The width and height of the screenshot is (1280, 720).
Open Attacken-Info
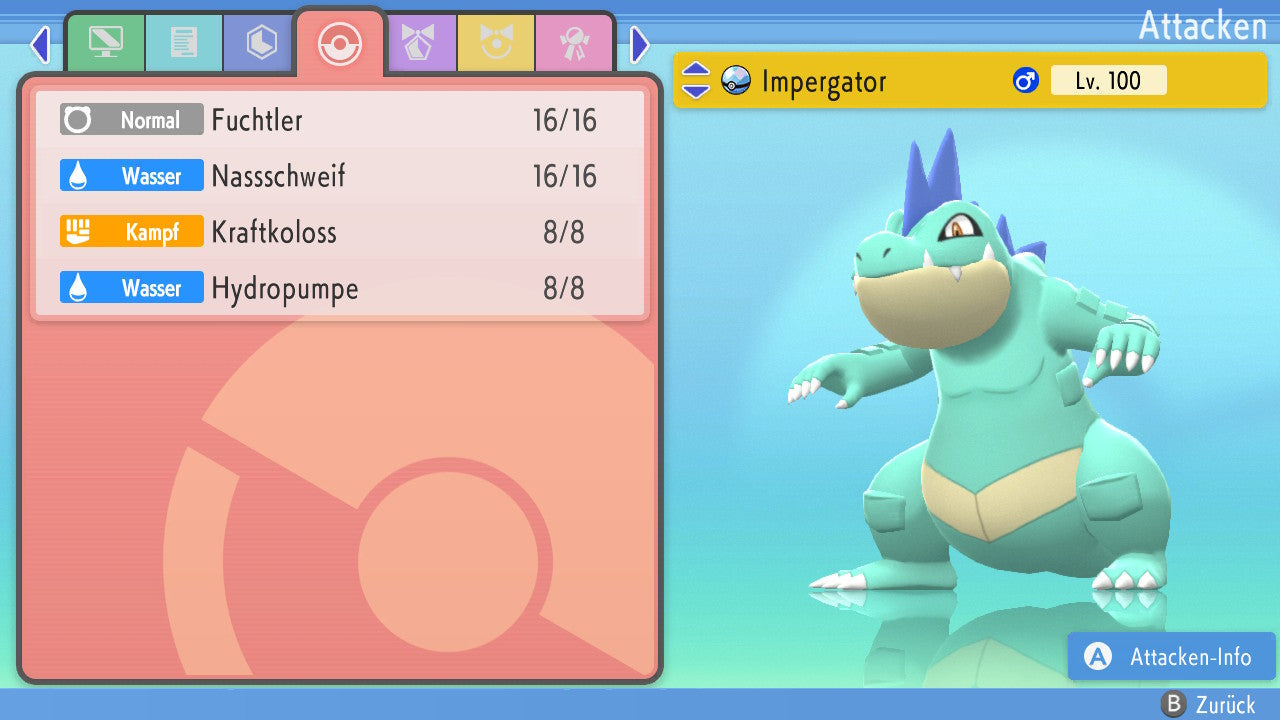tap(1172, 657)
